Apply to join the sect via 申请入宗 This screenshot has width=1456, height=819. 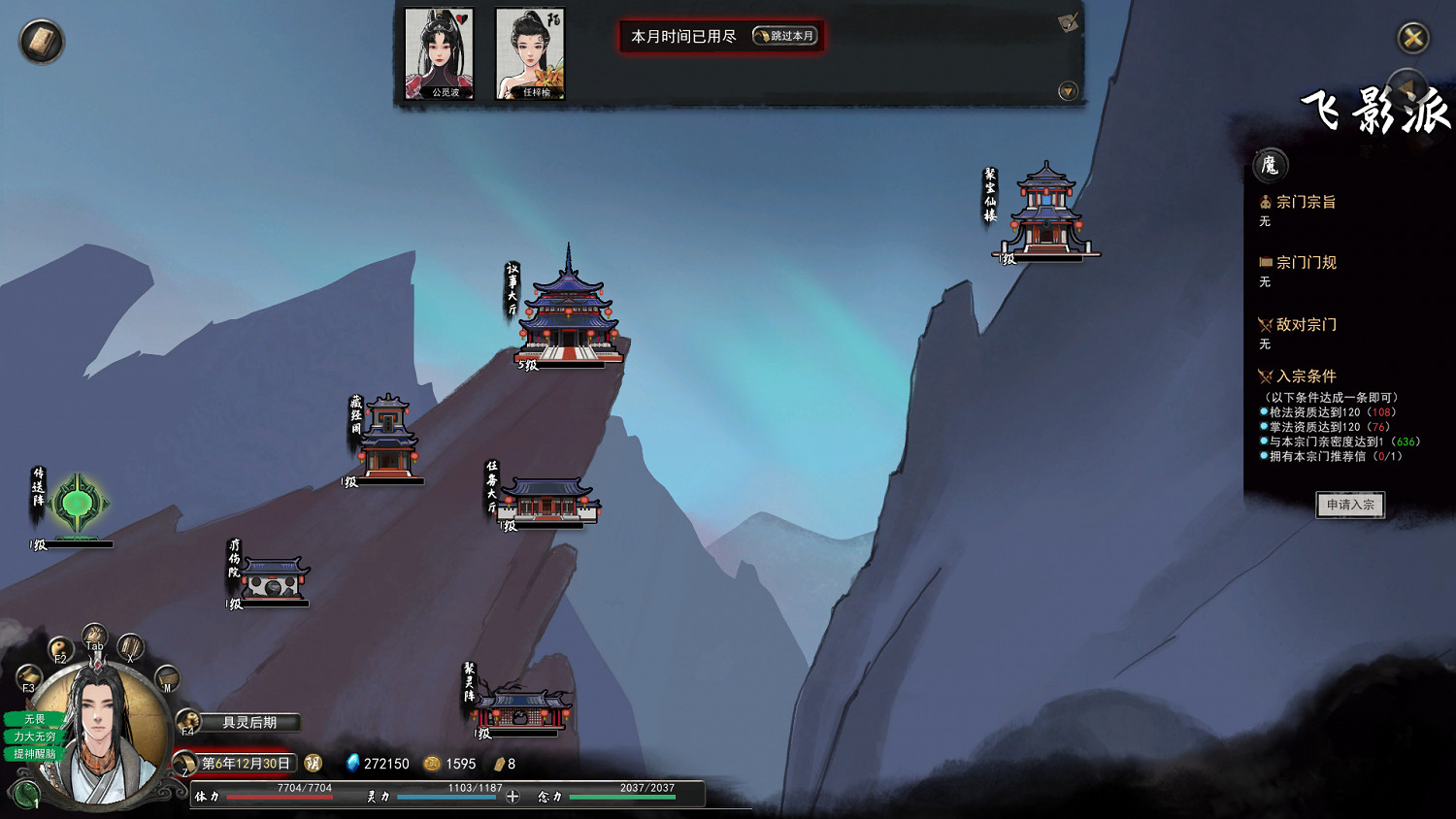click(1350, 505)
